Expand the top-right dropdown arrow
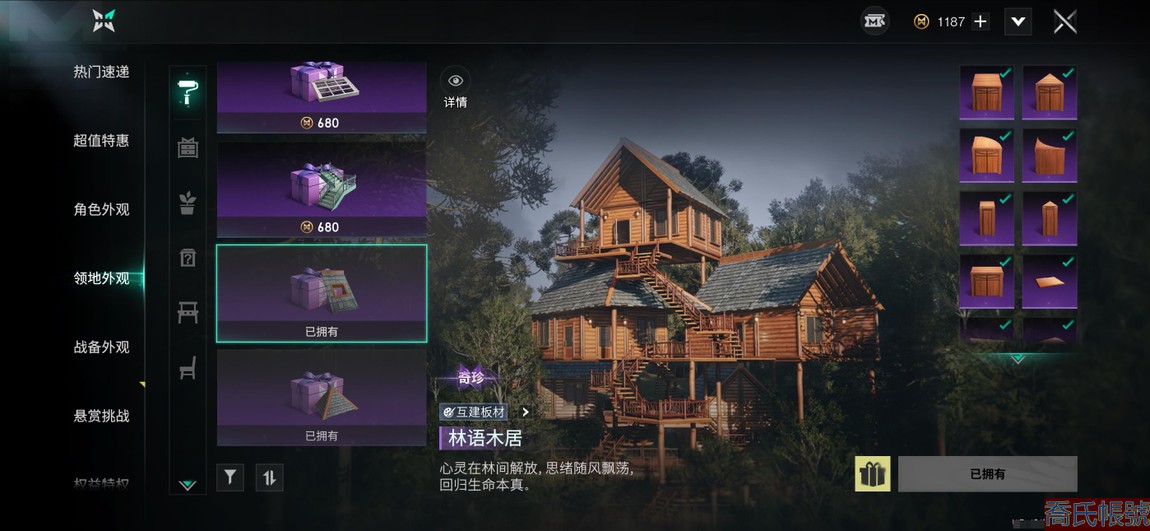The image size is (1150, 531). tap(1018, 22)
